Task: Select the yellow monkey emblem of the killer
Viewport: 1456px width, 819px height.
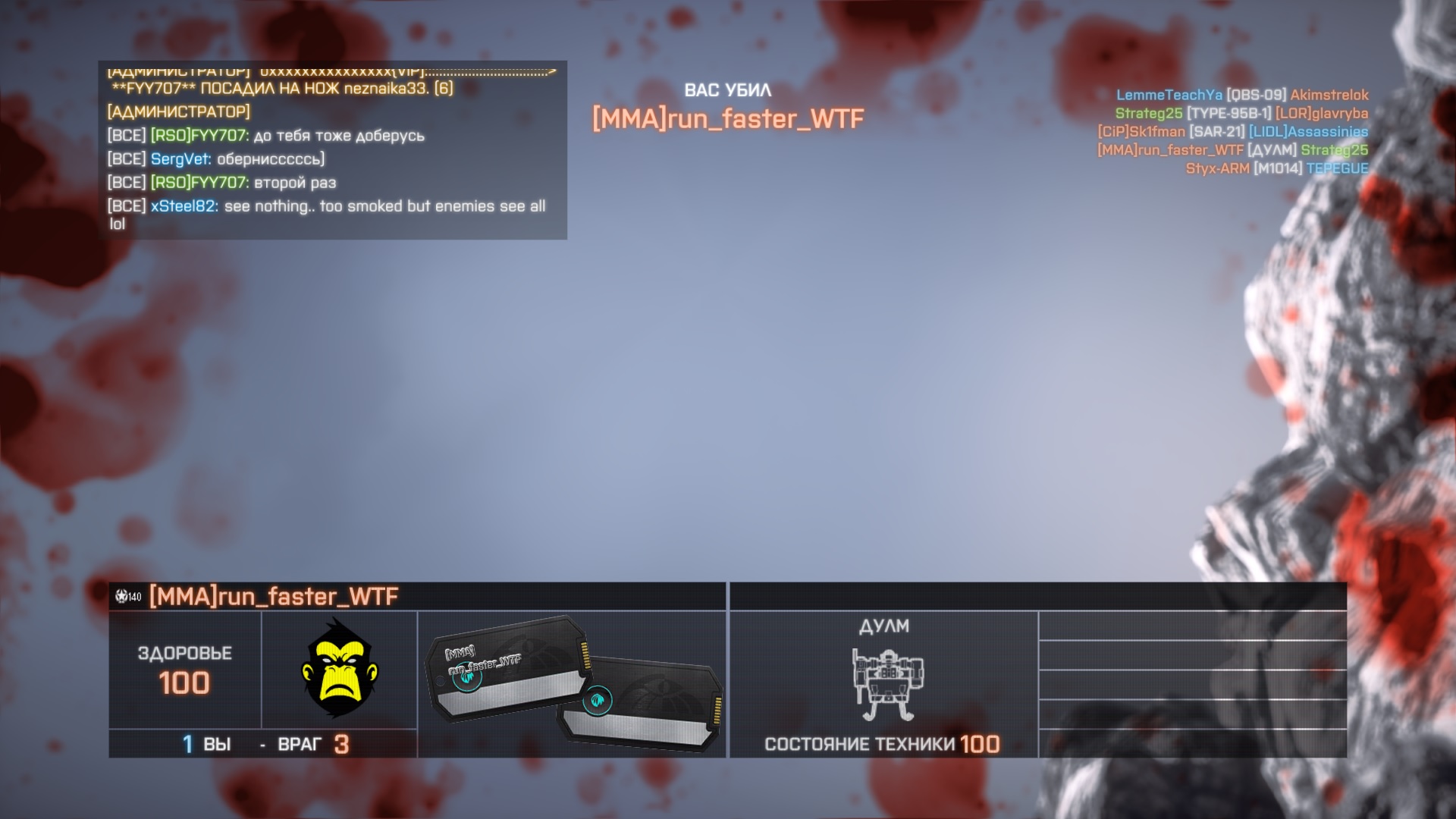Action: pos(339,669)
